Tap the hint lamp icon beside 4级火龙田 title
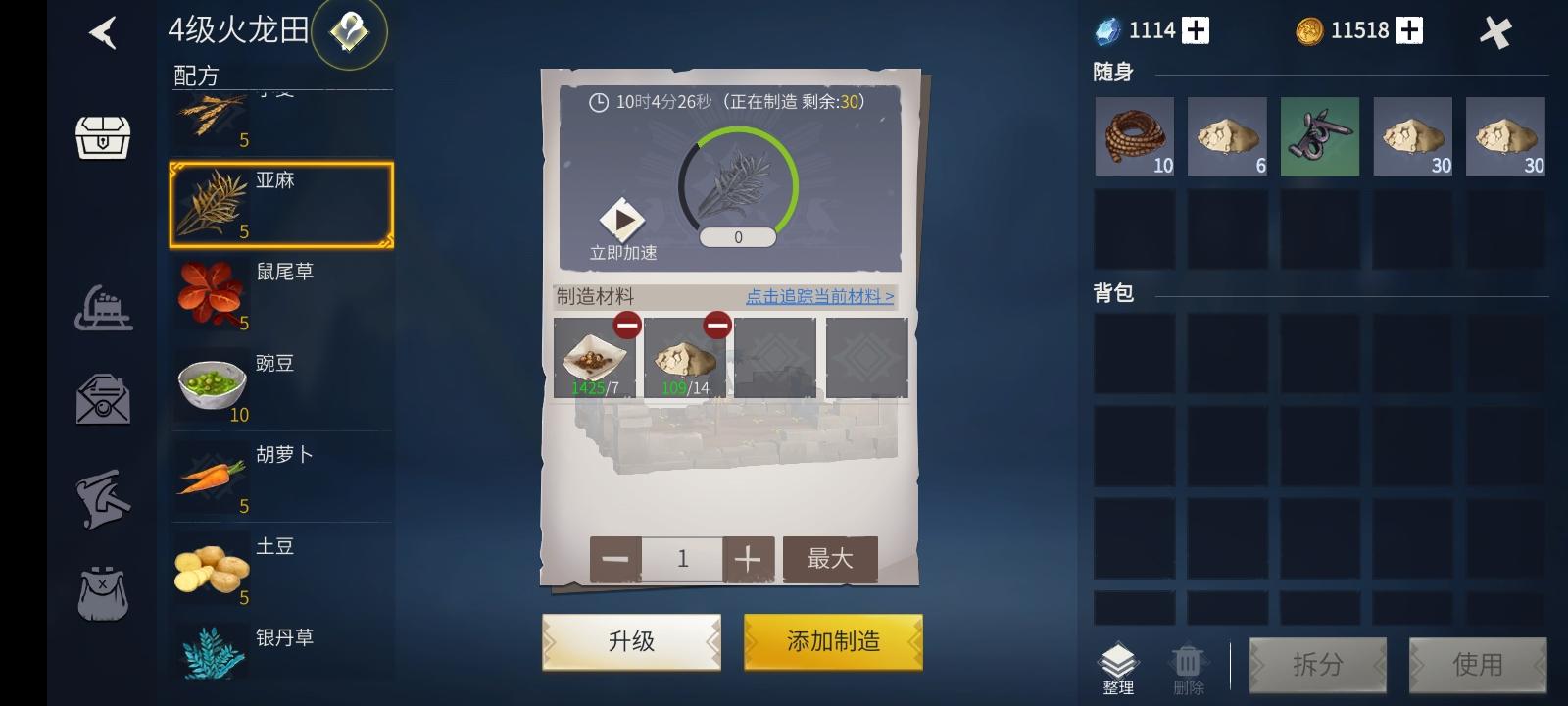This screenshot has width=1568, height=706. coord(351,31)
